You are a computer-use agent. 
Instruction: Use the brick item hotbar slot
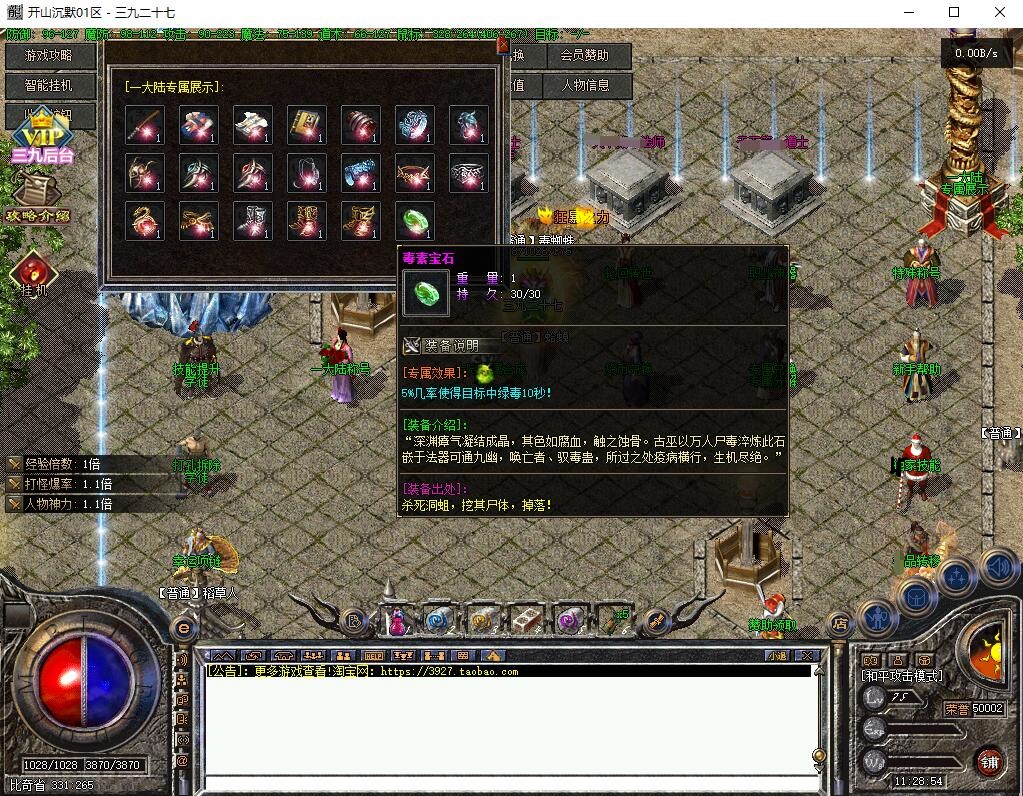pos(526,621)
